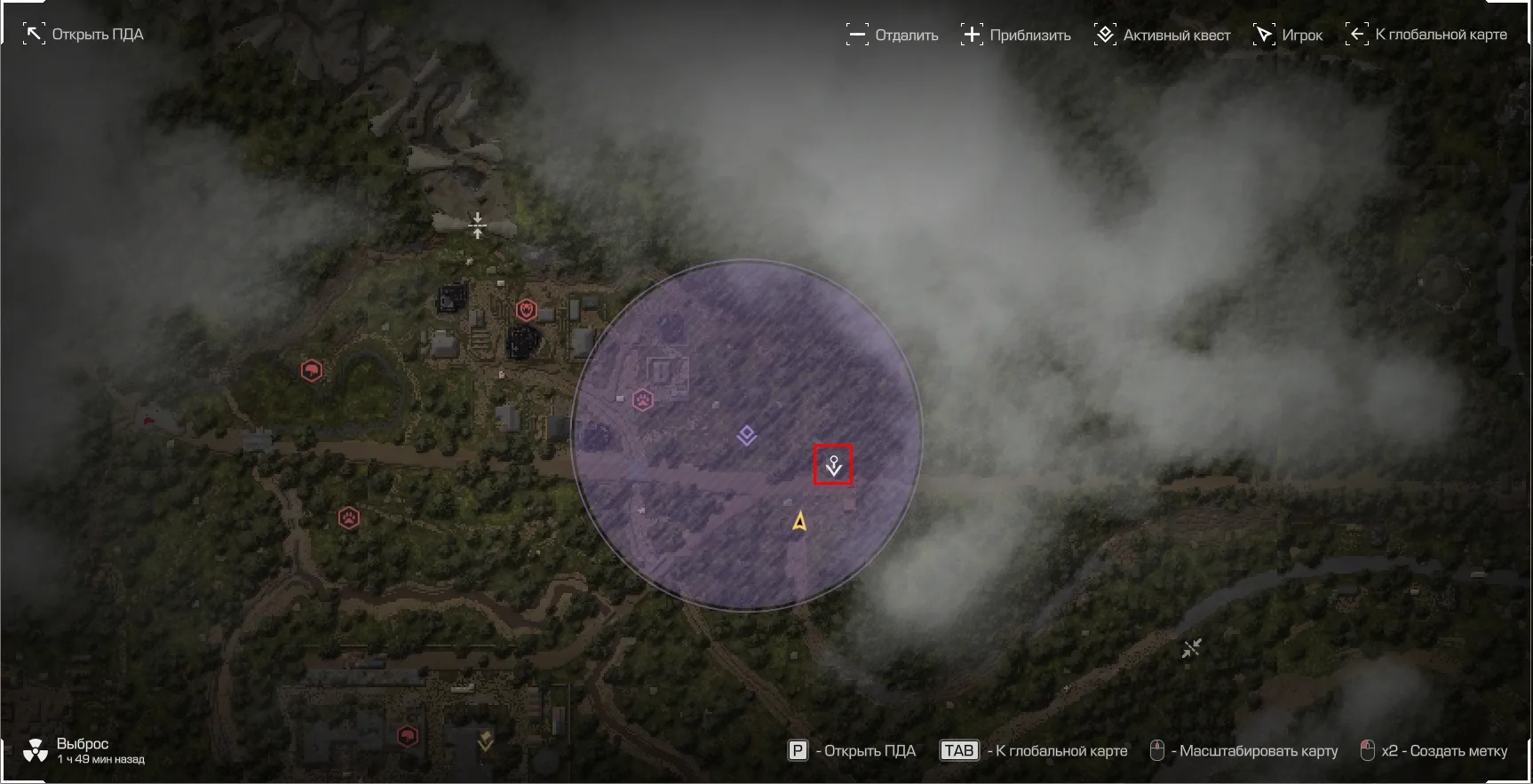Image resolution: width=1533 pixels, height=784 pixels.
Task: Select the white diagonal converging-arrows marker
Action: pyautogui.click(x=1191, y=649)
